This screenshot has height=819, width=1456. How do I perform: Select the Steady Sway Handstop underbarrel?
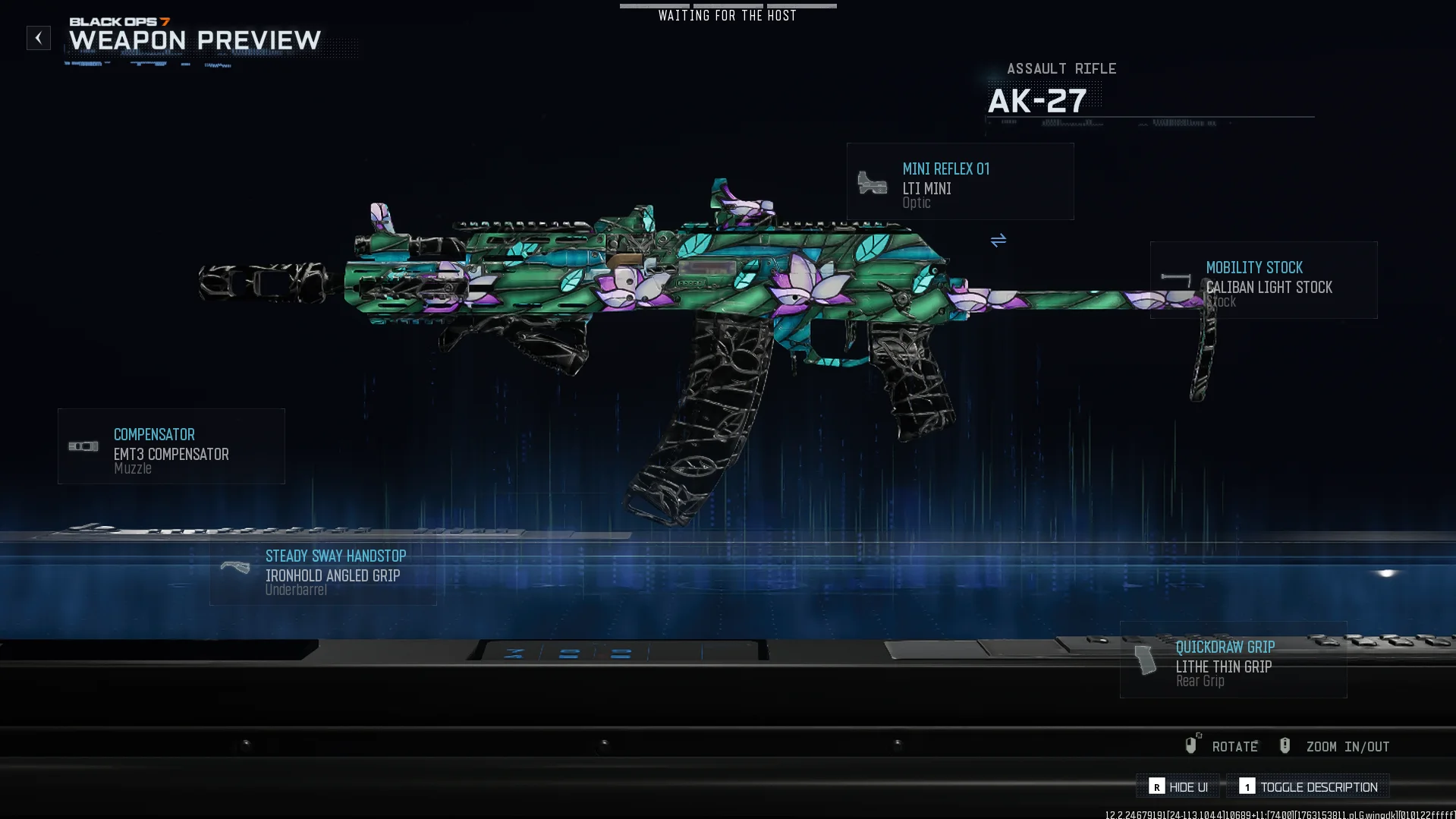[323, 572]
